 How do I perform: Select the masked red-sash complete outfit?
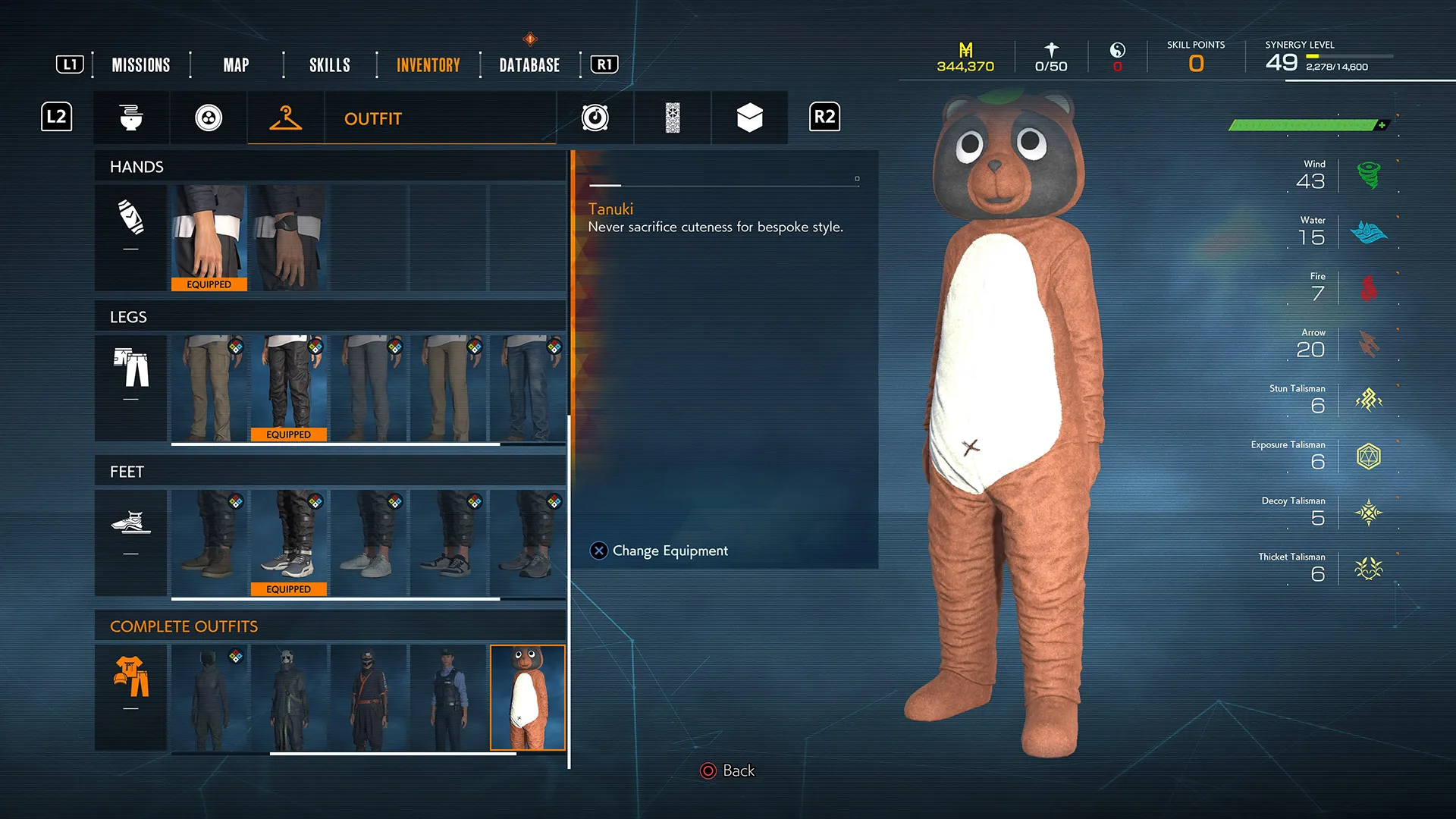[369, 698]
